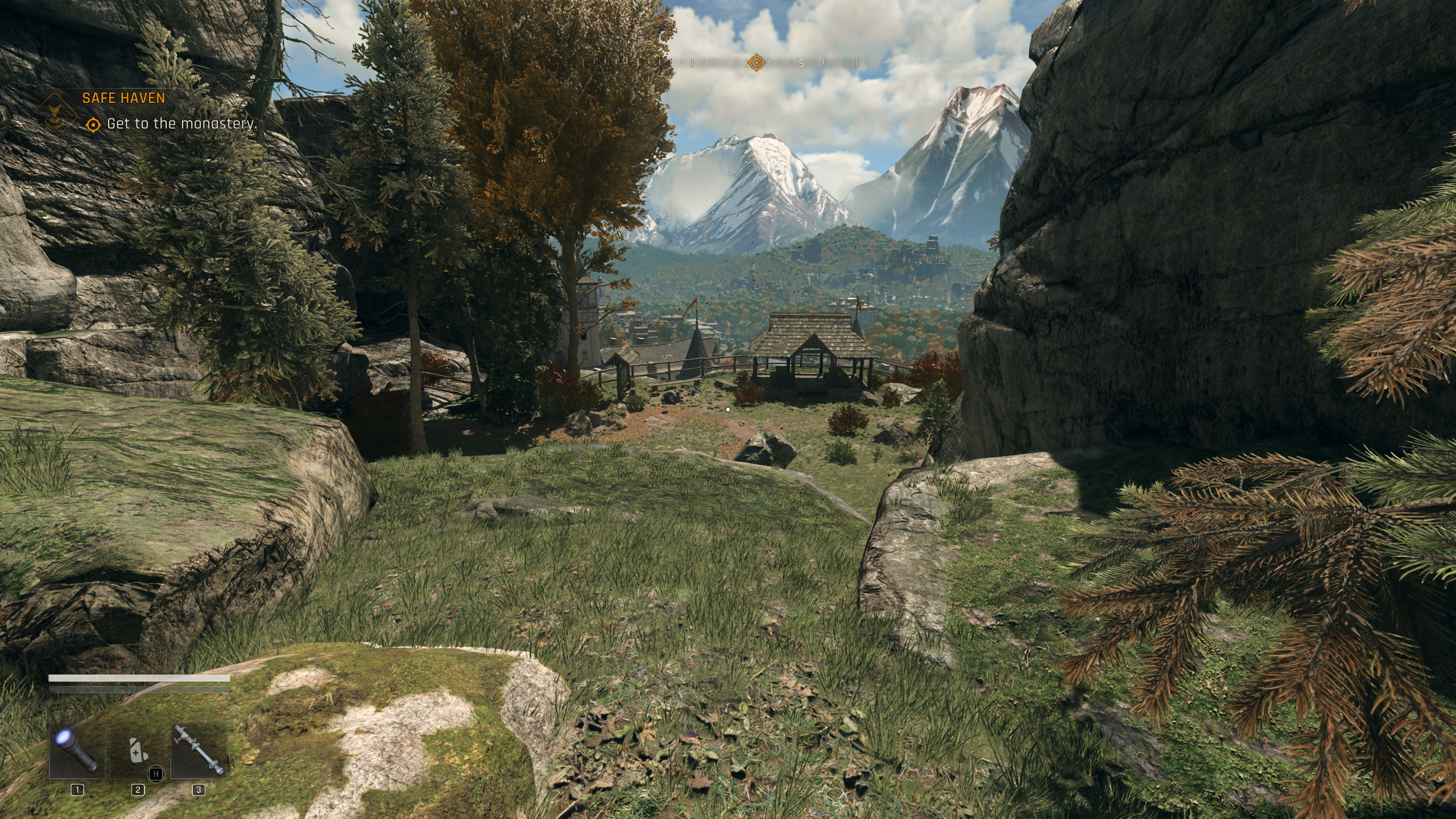Equip the metal pipe weapon slot

point(198,752)
